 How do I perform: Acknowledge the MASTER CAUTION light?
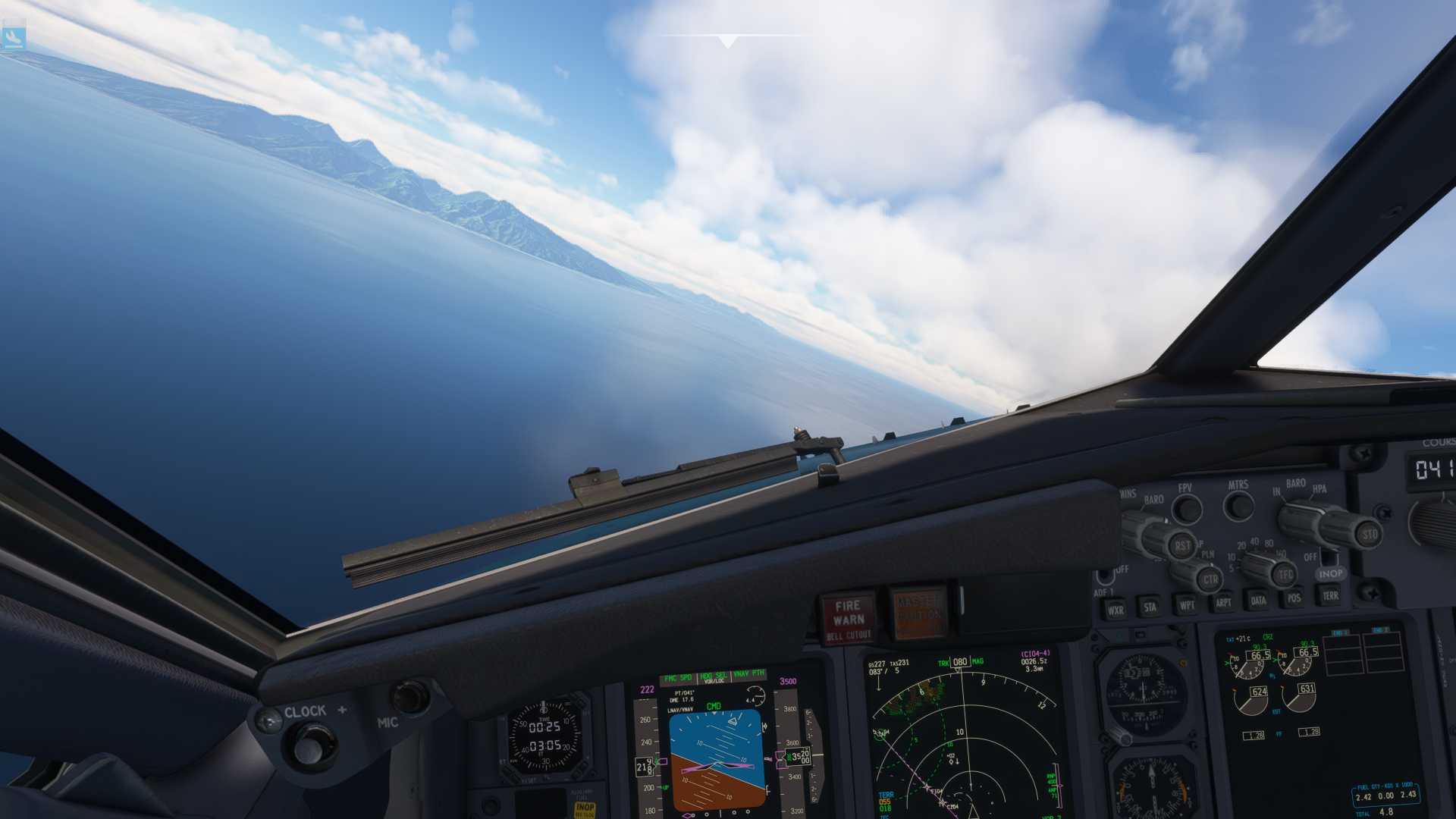pos(918,611)
